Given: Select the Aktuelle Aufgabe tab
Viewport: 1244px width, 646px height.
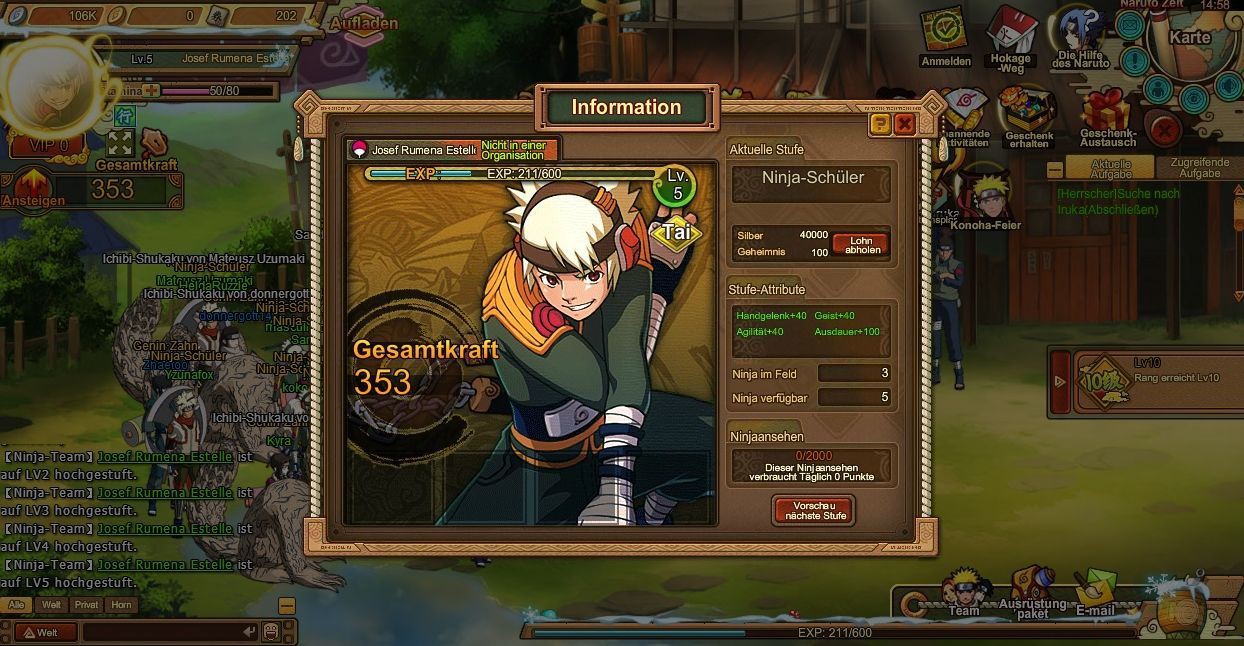Looking at the screenshot, I should click(x=1110, y=168).
